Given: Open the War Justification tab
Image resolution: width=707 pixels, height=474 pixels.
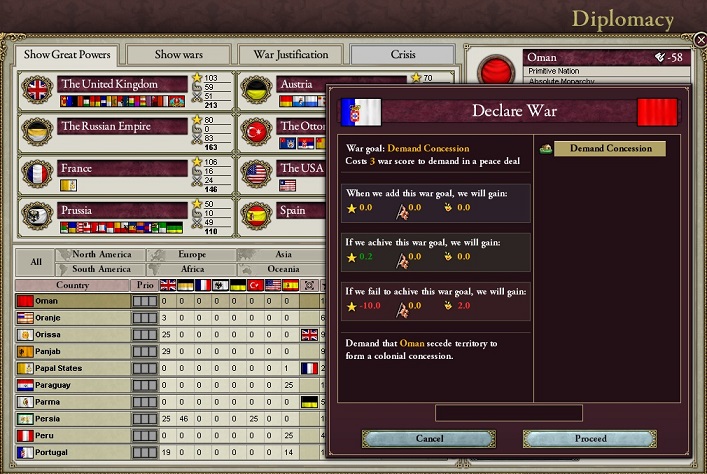Looking at the screenshot, I should [290, 54].
